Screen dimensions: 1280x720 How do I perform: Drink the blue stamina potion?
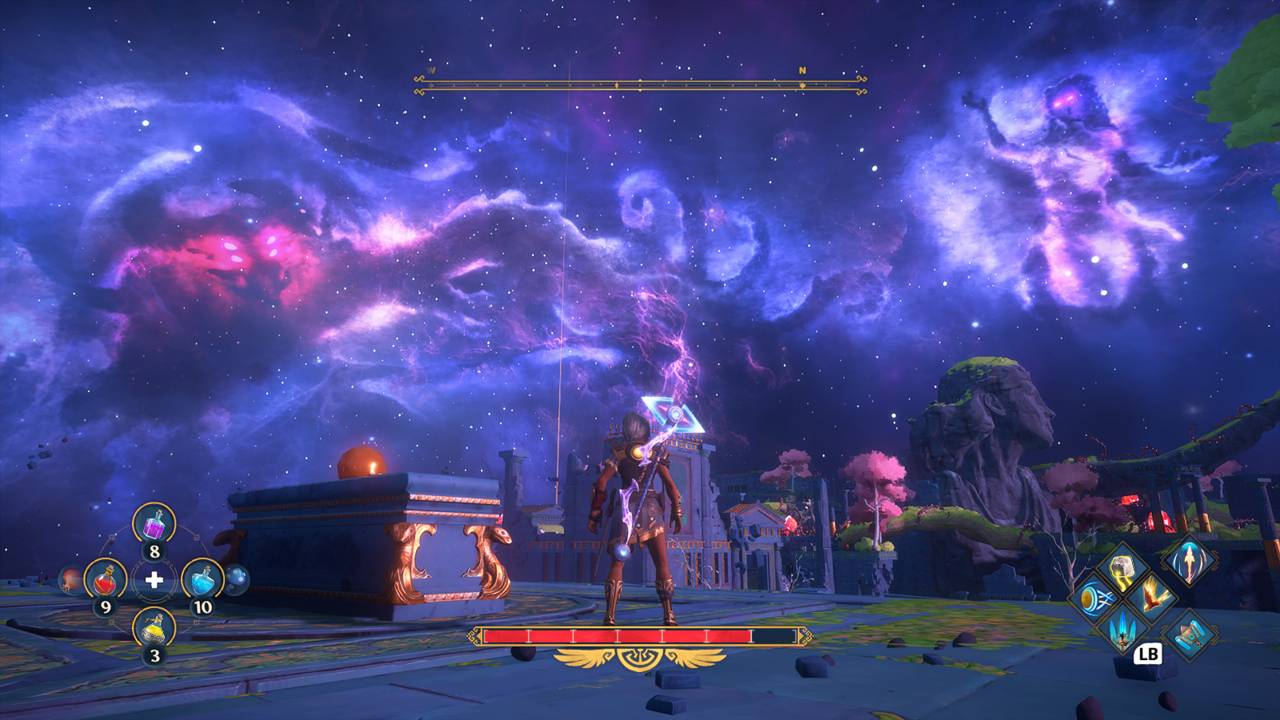(202, 578)
